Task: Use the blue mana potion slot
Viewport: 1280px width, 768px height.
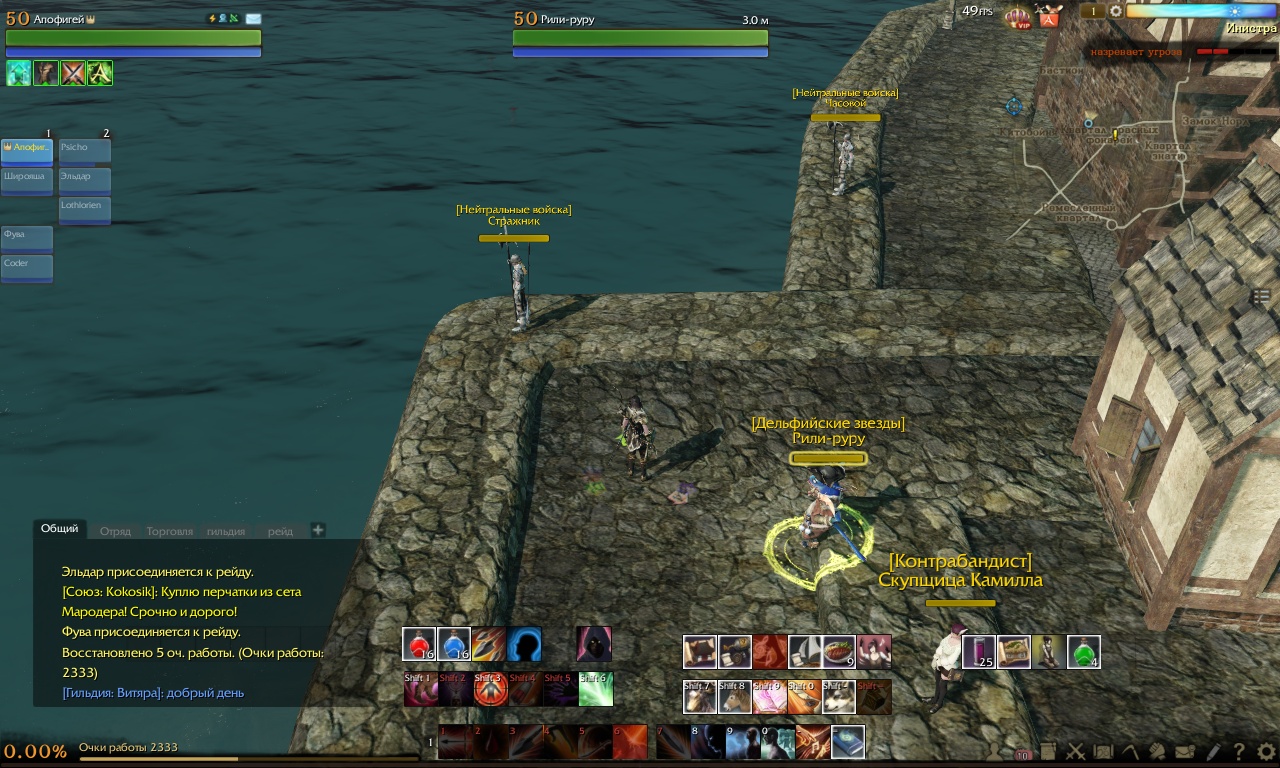Action: pyautogui.click(x=454, y=644)
